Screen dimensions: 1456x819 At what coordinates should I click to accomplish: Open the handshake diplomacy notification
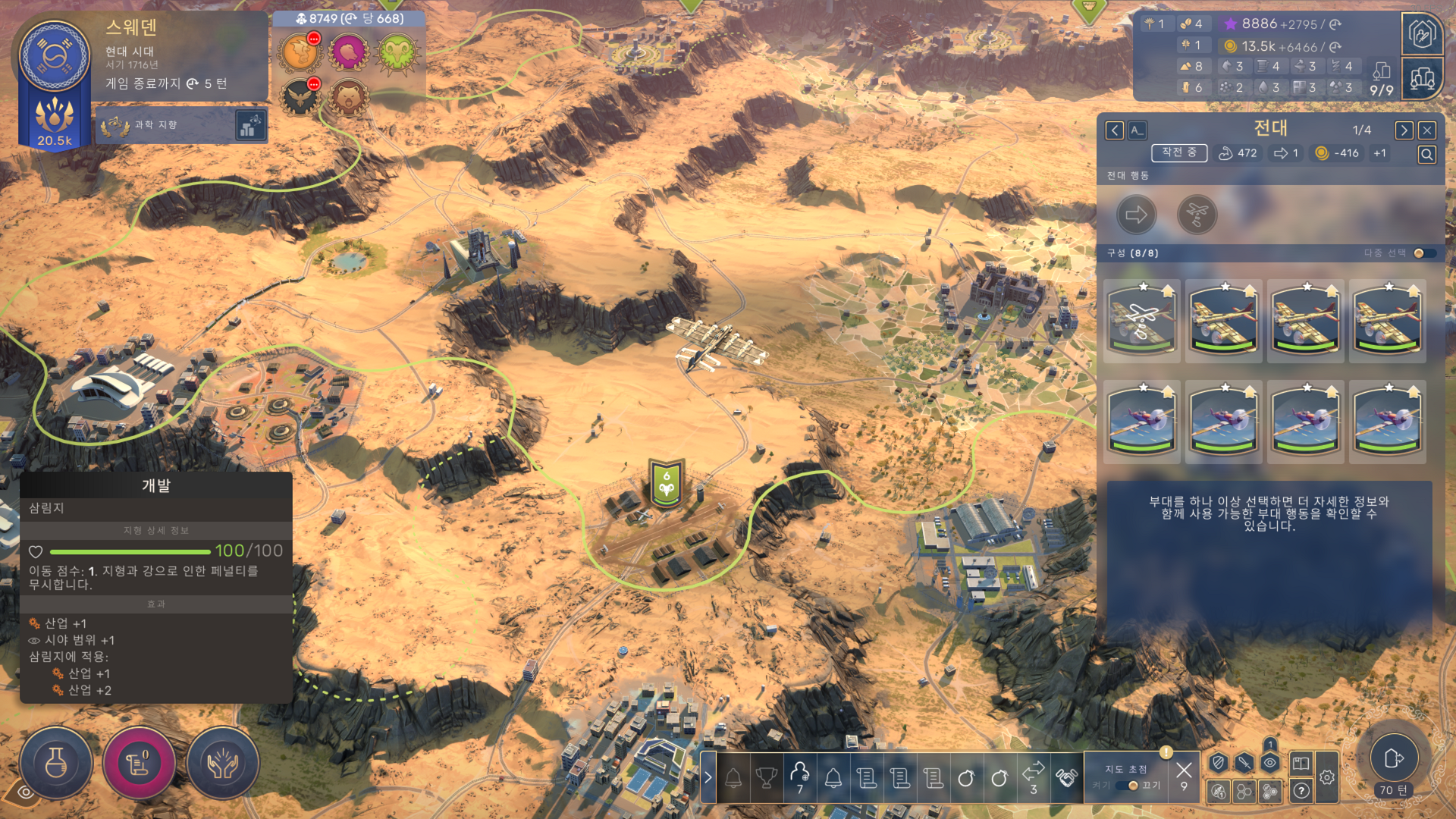1066,777
